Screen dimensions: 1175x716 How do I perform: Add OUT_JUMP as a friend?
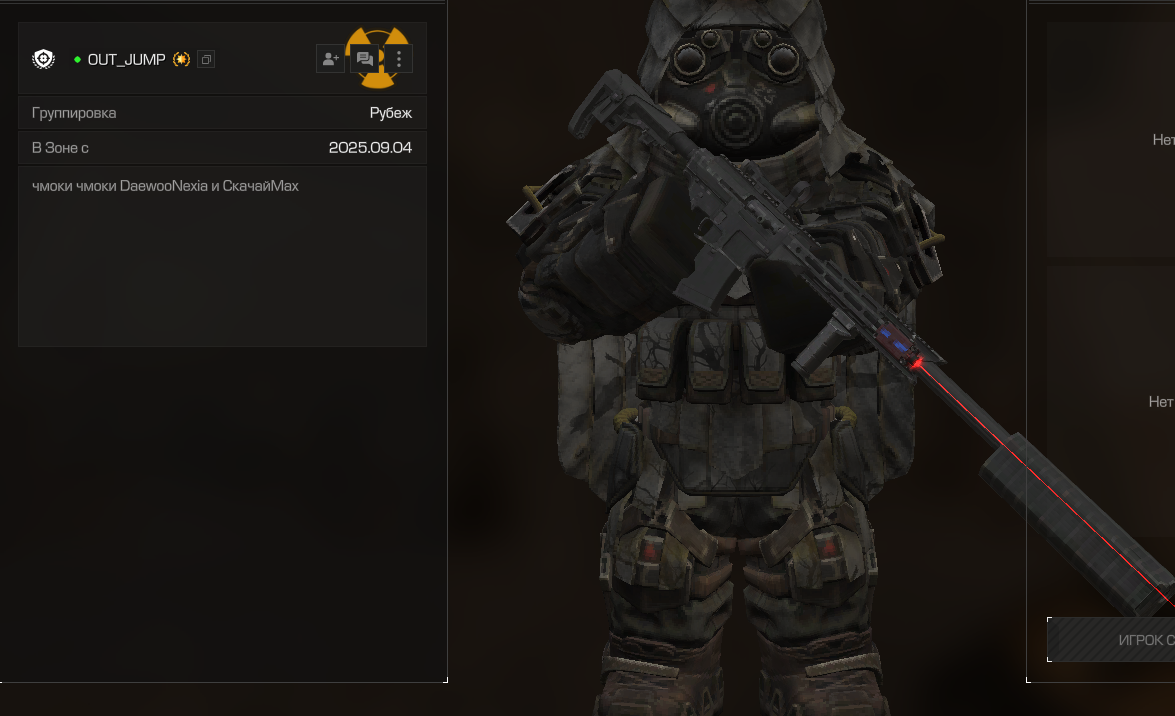point(330,59)
